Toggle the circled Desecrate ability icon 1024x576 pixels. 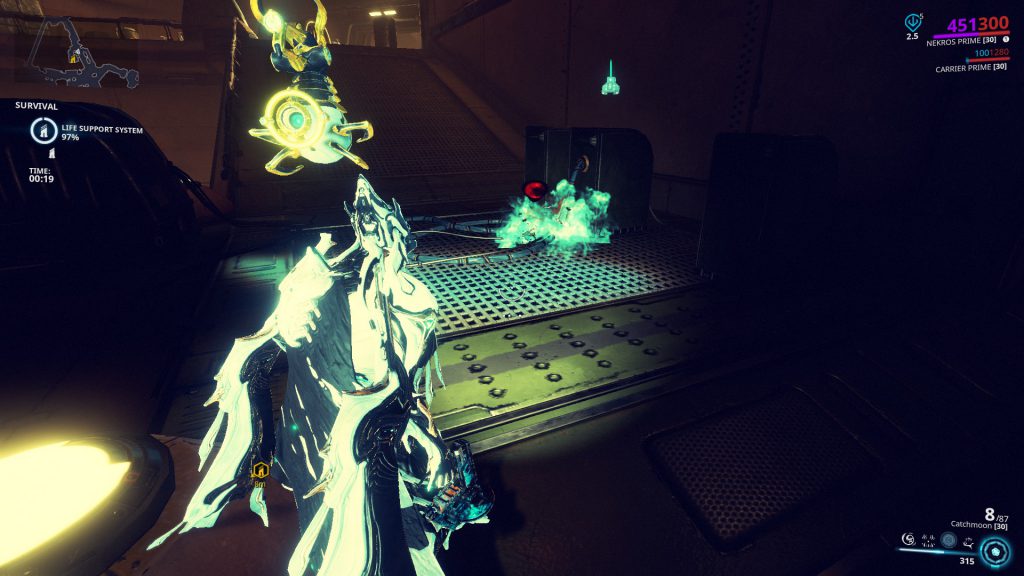[948, 539]
